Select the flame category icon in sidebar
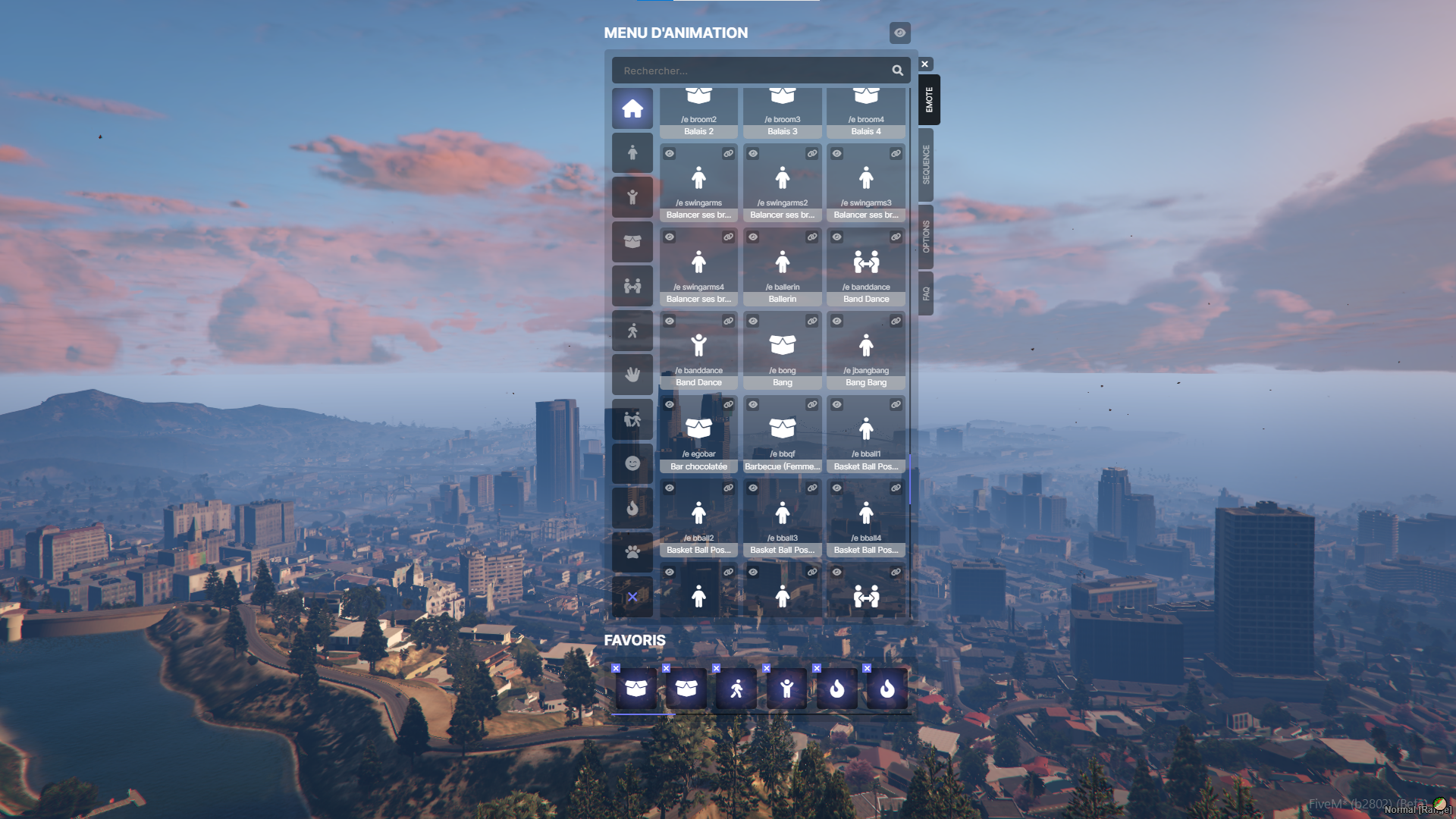The image size is (1456, 819). [x=632, y=507]
